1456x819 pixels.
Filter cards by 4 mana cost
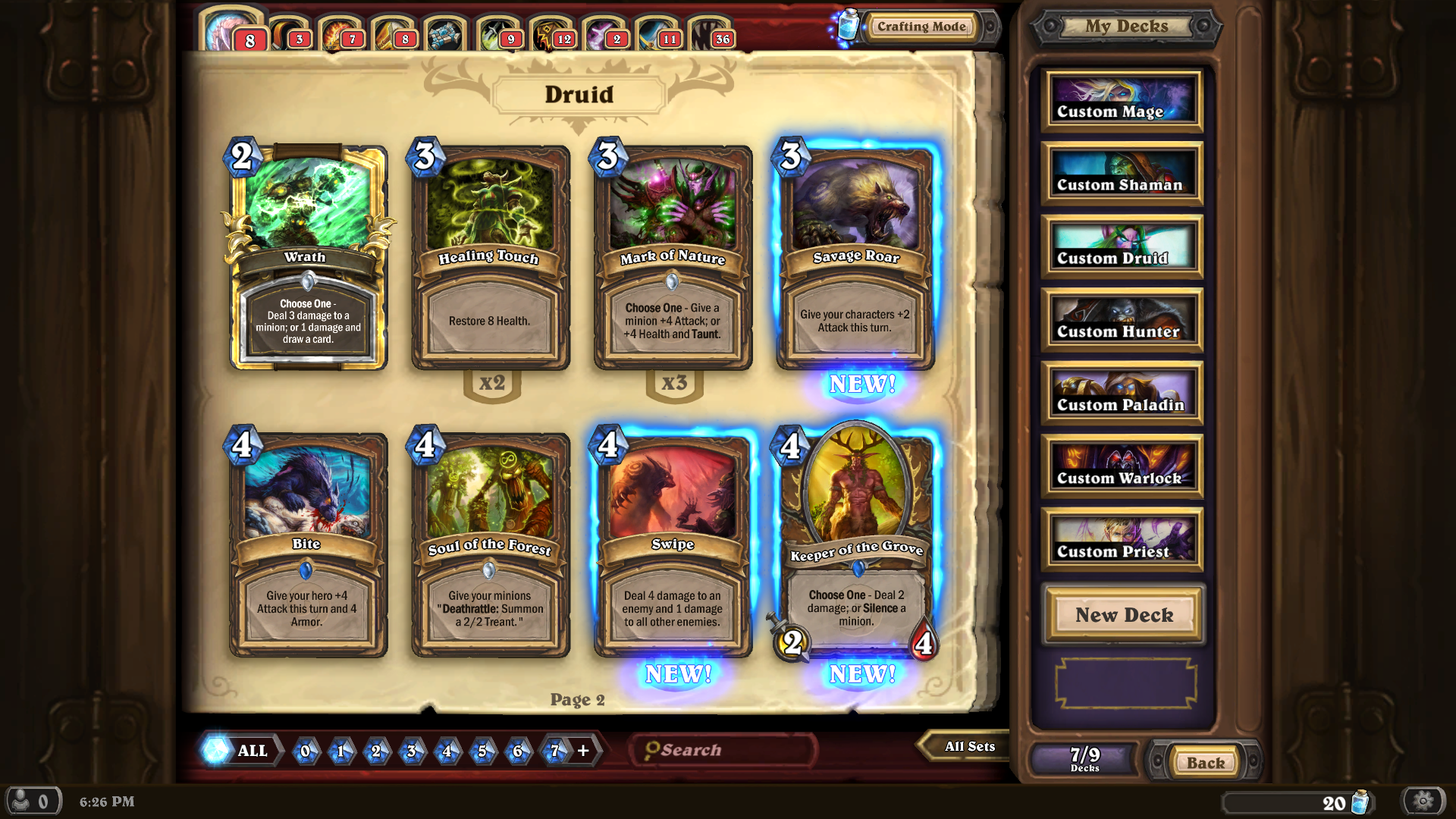coord(447,751)
